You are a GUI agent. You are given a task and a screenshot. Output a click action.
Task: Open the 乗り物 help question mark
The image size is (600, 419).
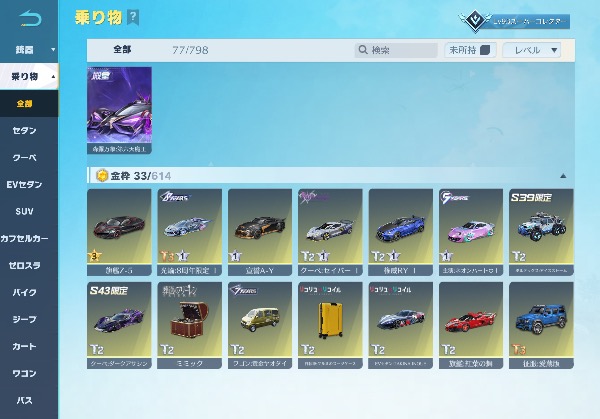tap(133, 18)
